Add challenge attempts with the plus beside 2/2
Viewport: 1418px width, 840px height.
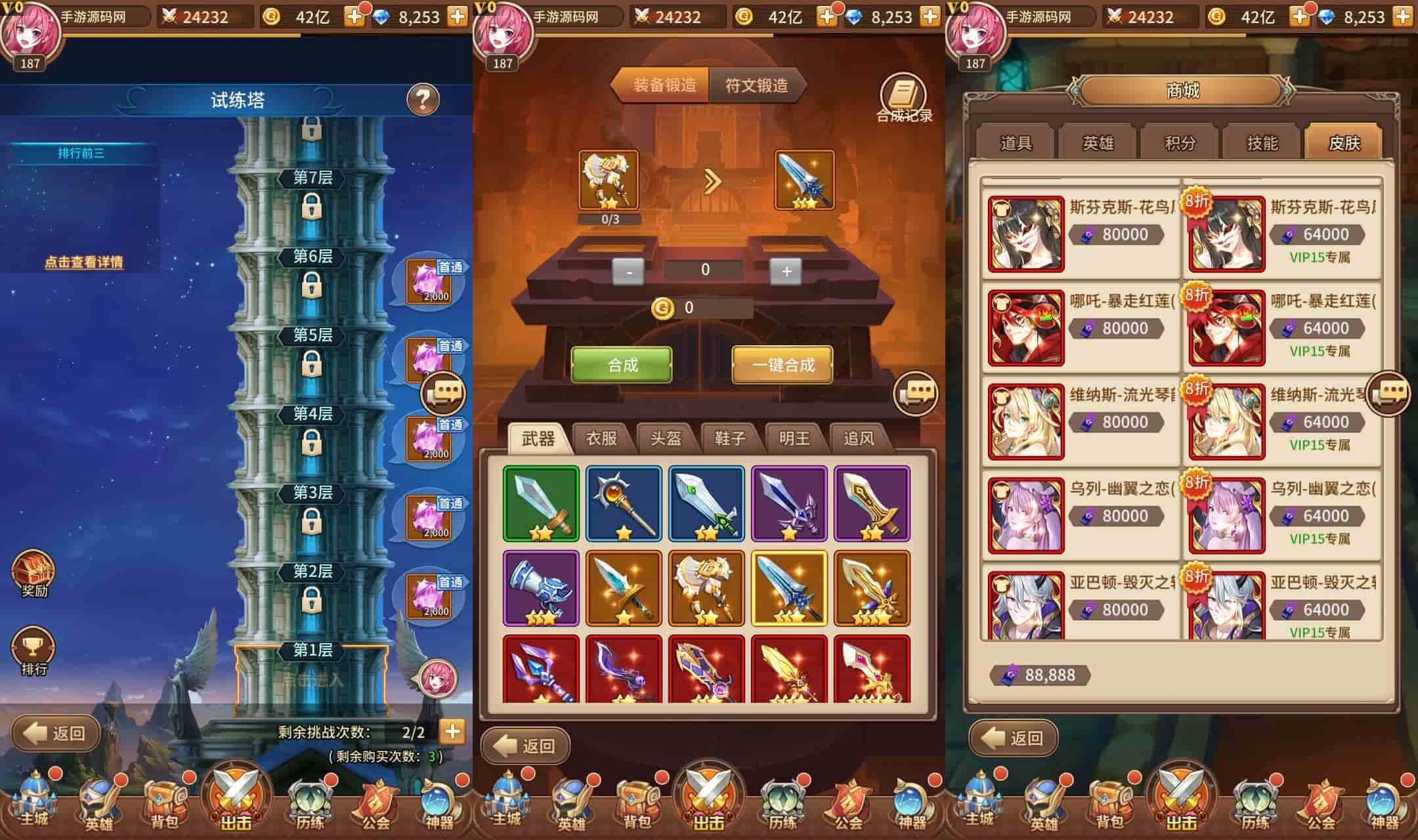tap(452, 731)
